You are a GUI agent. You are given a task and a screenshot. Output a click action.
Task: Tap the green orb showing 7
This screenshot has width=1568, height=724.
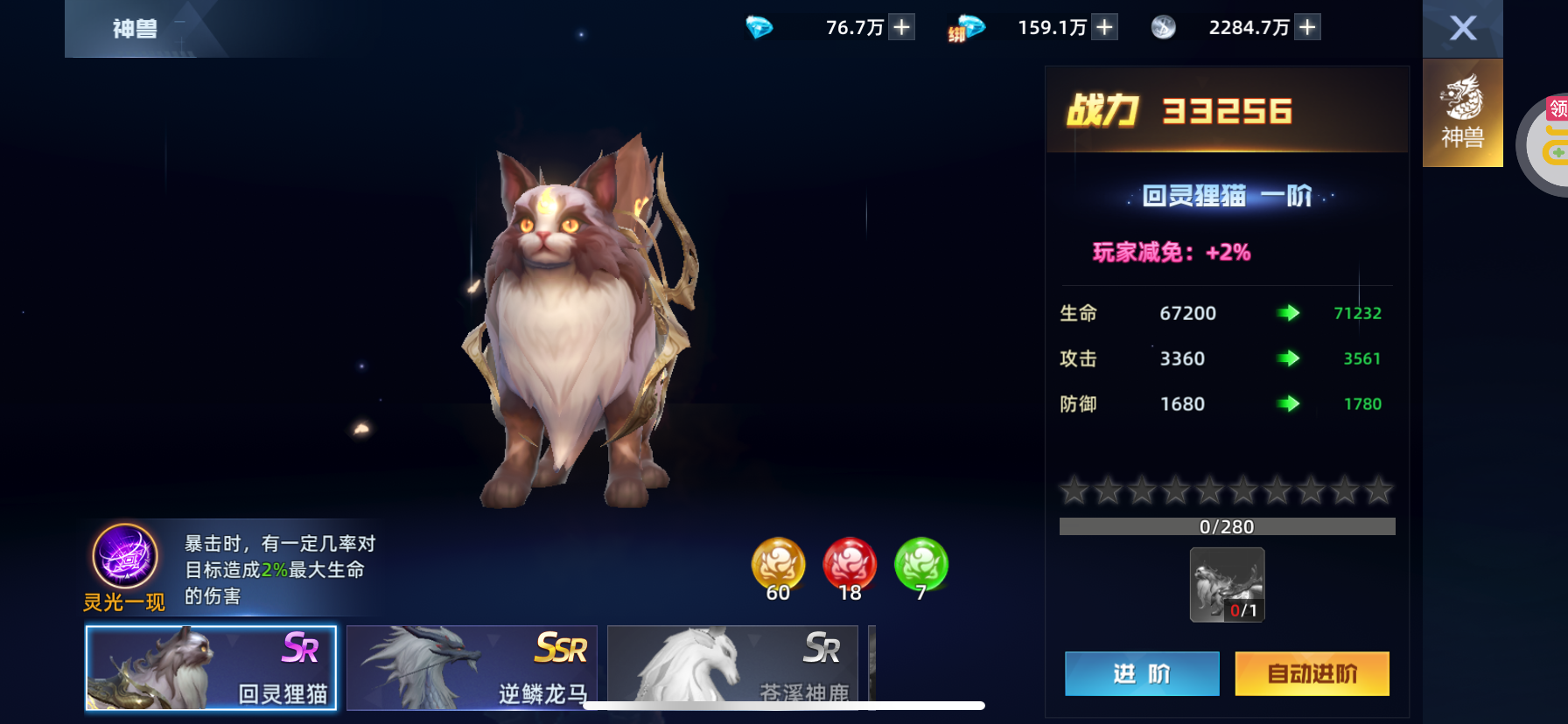[x=920, y=565]
